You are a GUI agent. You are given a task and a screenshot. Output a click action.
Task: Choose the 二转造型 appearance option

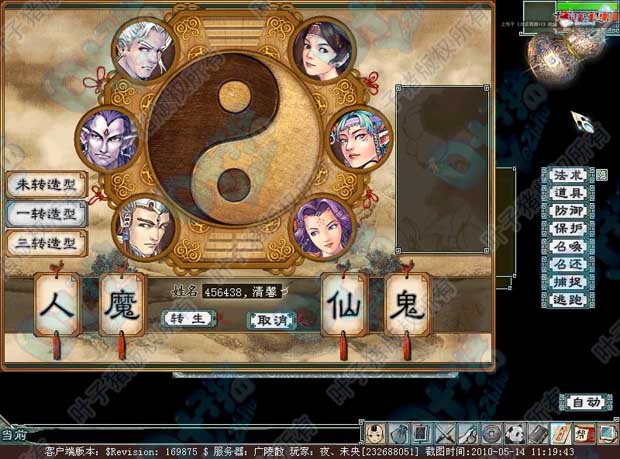tap(46, 242)
